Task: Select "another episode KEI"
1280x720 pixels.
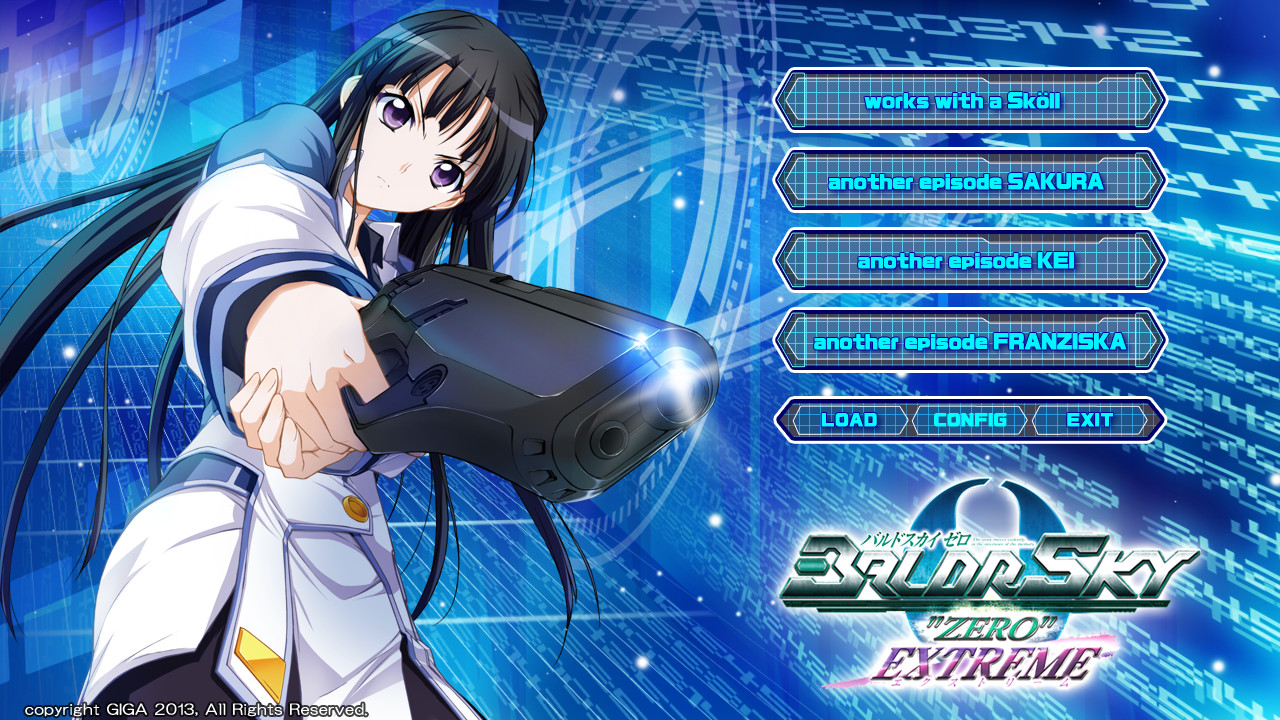Action: 965,260
